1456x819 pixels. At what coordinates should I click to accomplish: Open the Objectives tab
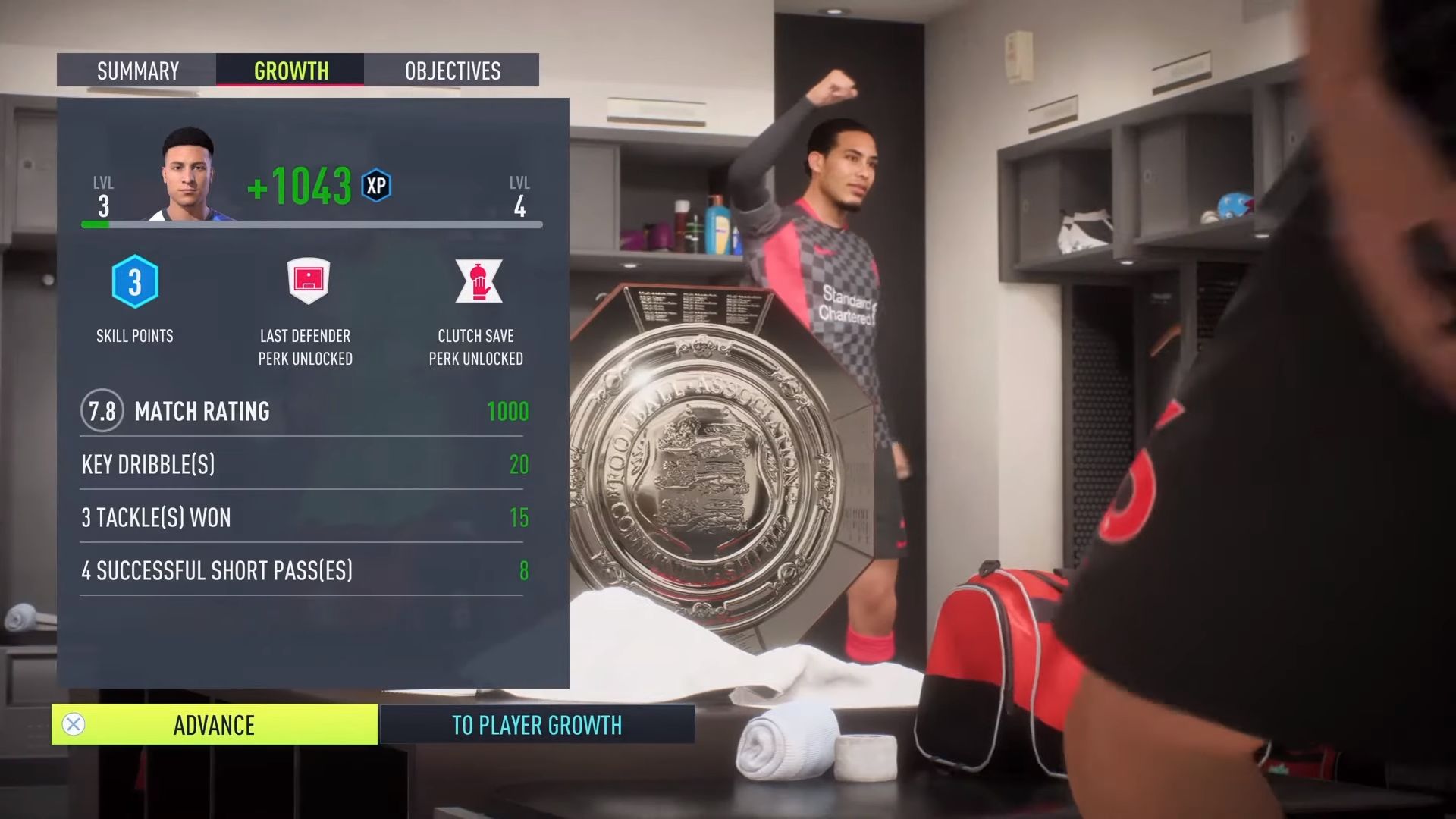coord(452,71)
